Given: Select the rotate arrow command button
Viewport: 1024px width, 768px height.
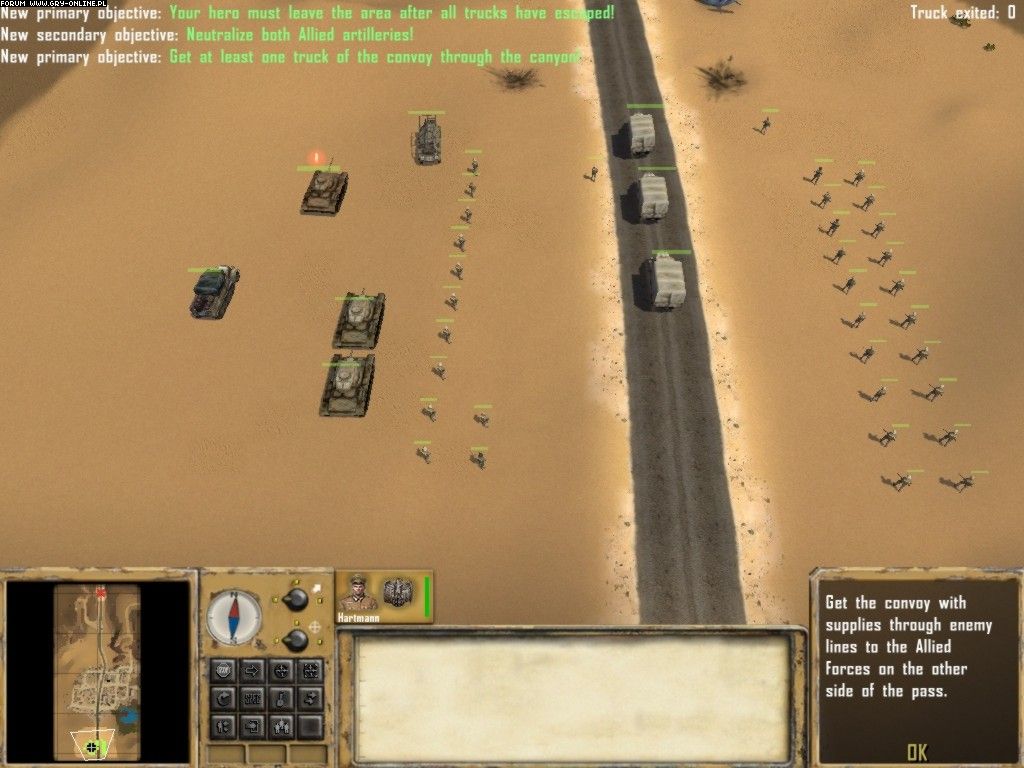Looking at the screenshot, I should (224, 699).
